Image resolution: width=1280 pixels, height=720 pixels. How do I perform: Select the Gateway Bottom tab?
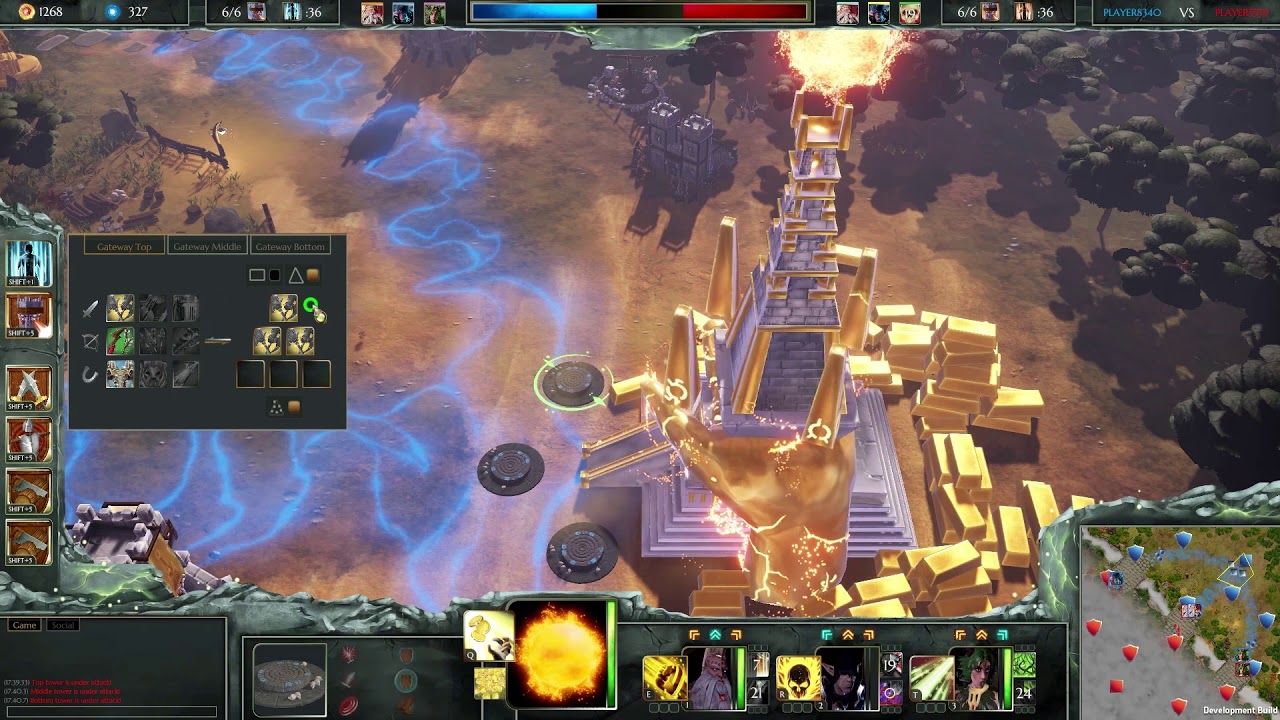coord(289,247)
